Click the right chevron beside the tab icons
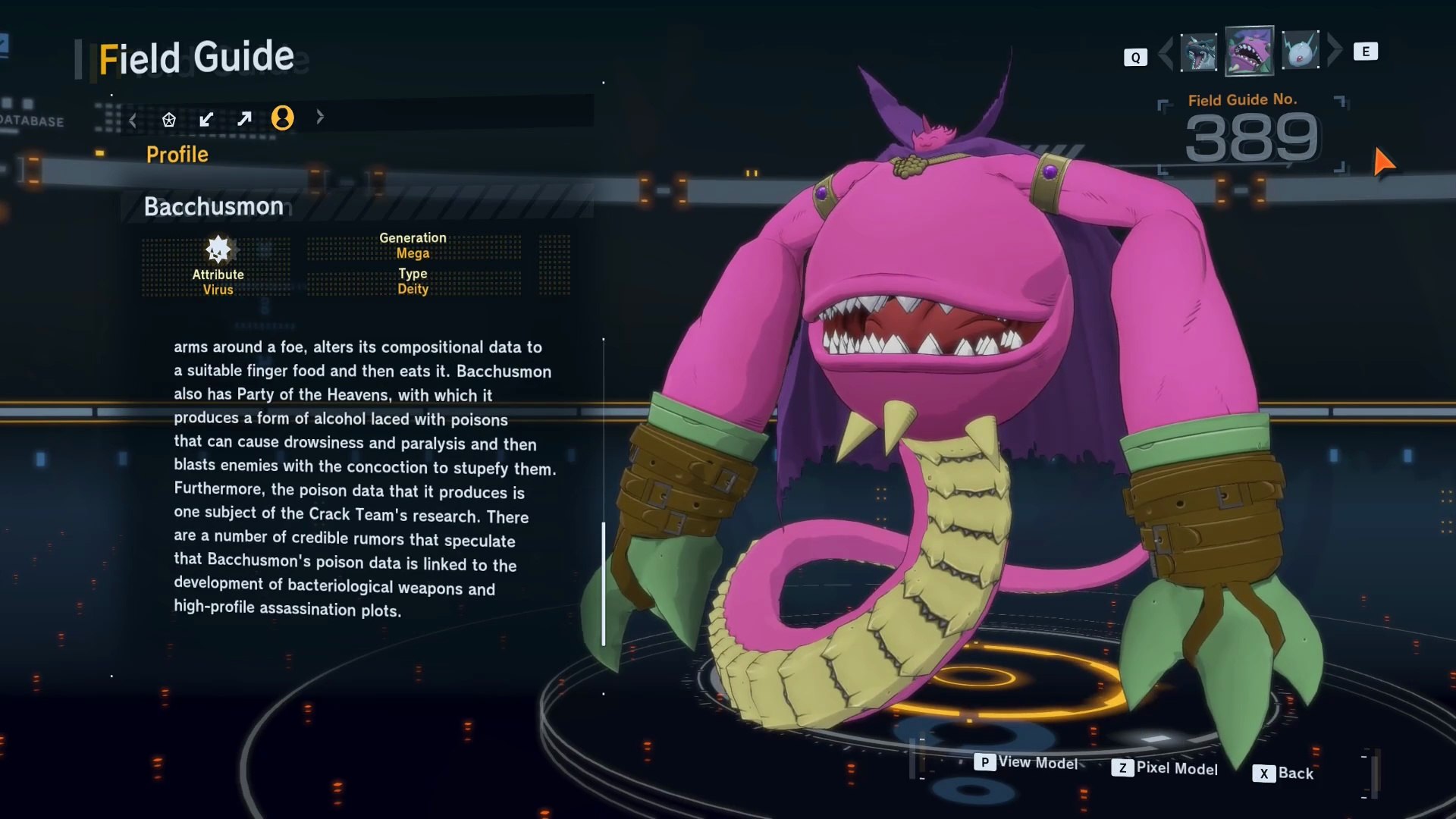 [x=320, y=117]
